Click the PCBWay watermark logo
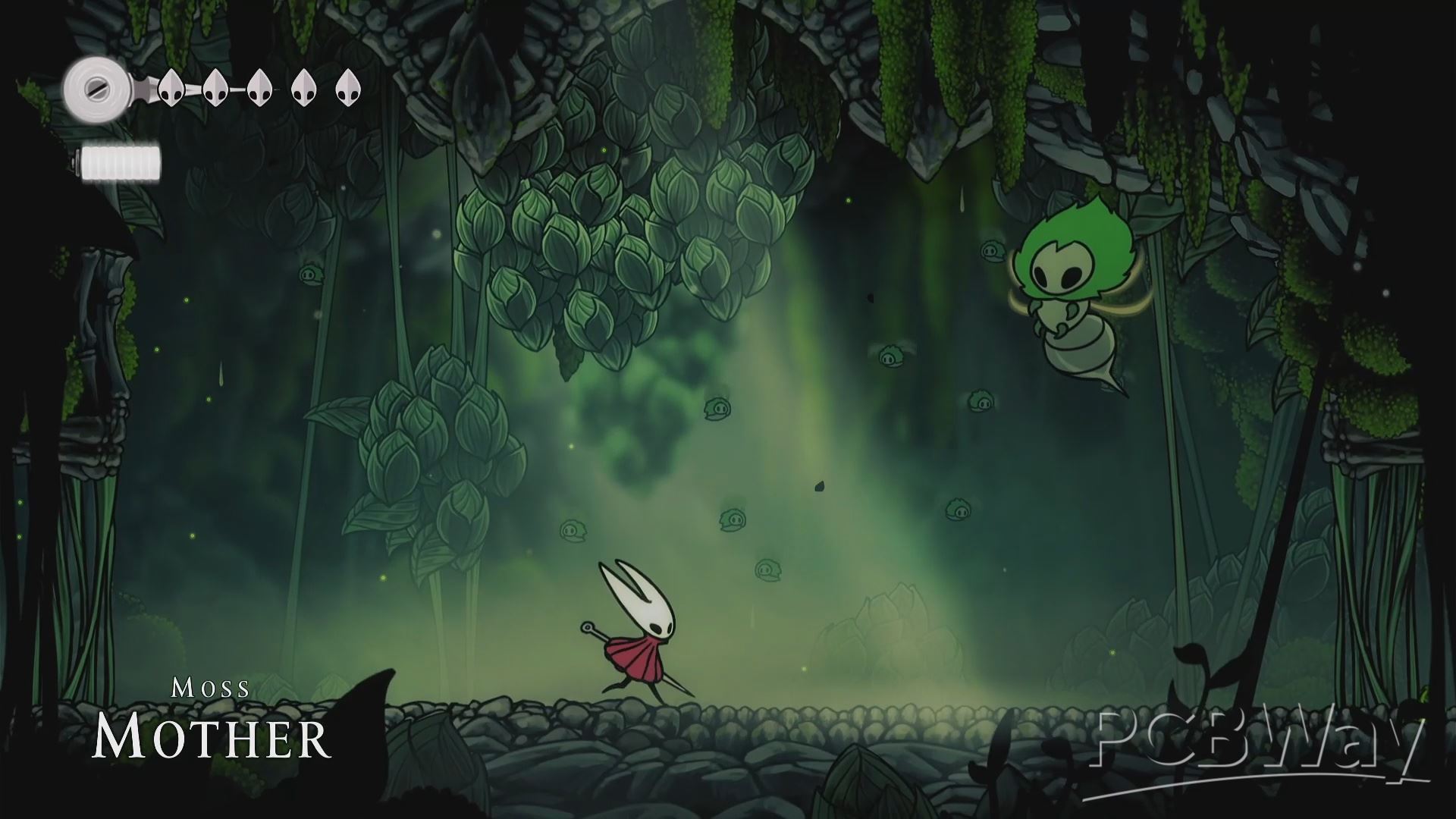 coord(1261,748)
